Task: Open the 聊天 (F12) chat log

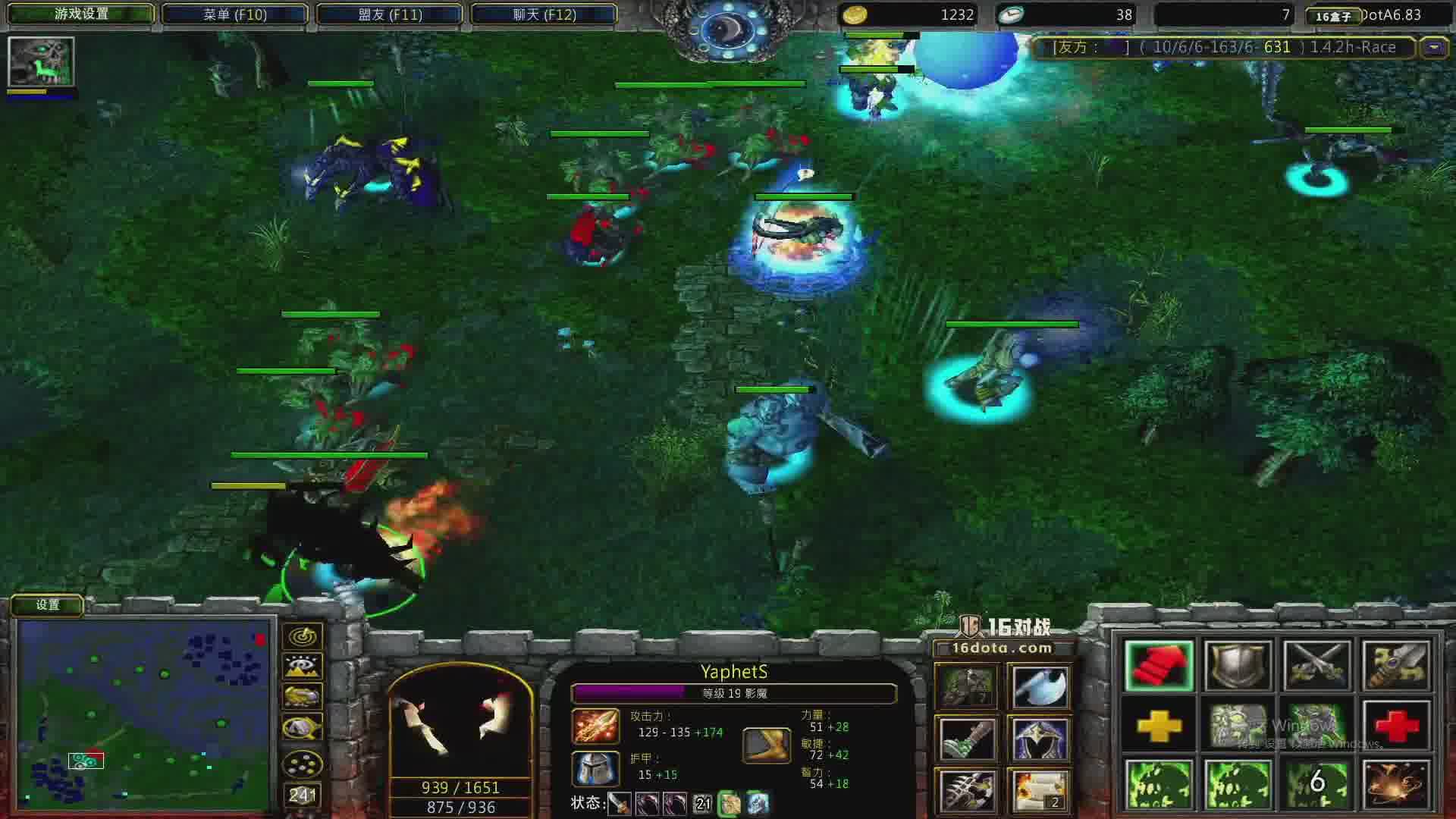Action: click(x=544, y=14)
